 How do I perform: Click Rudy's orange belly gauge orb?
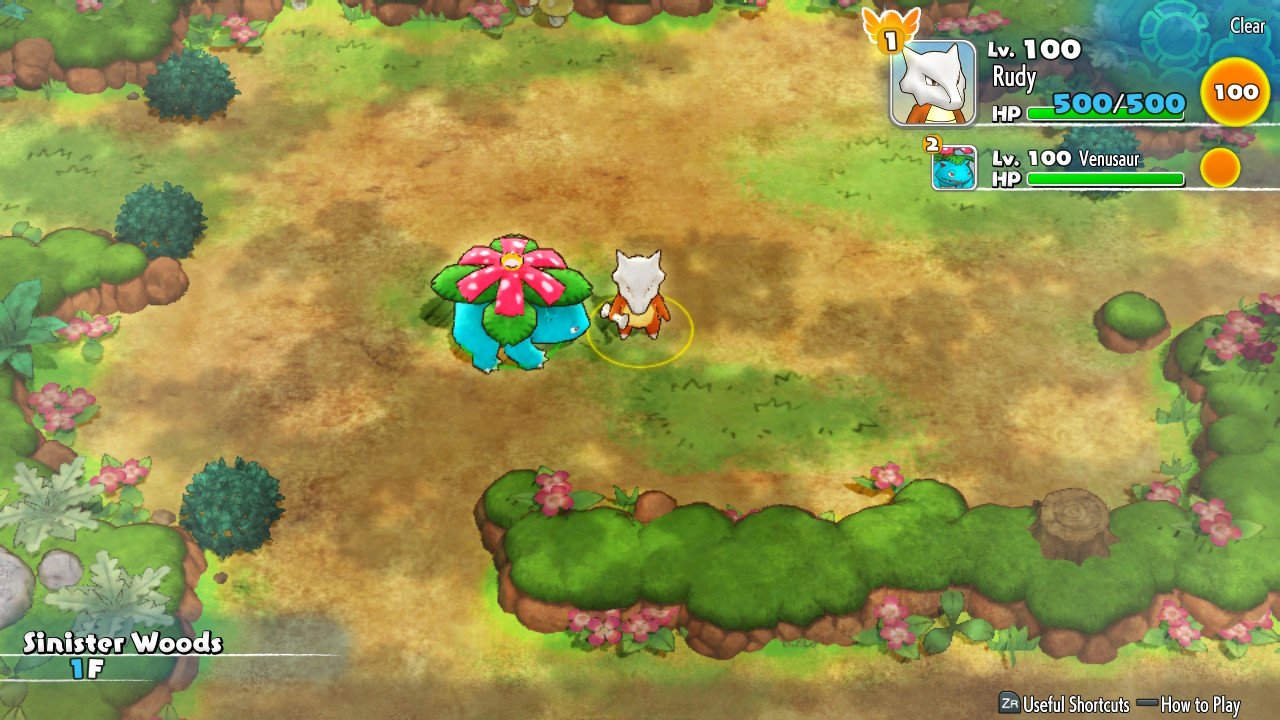tap(1235, 92)
